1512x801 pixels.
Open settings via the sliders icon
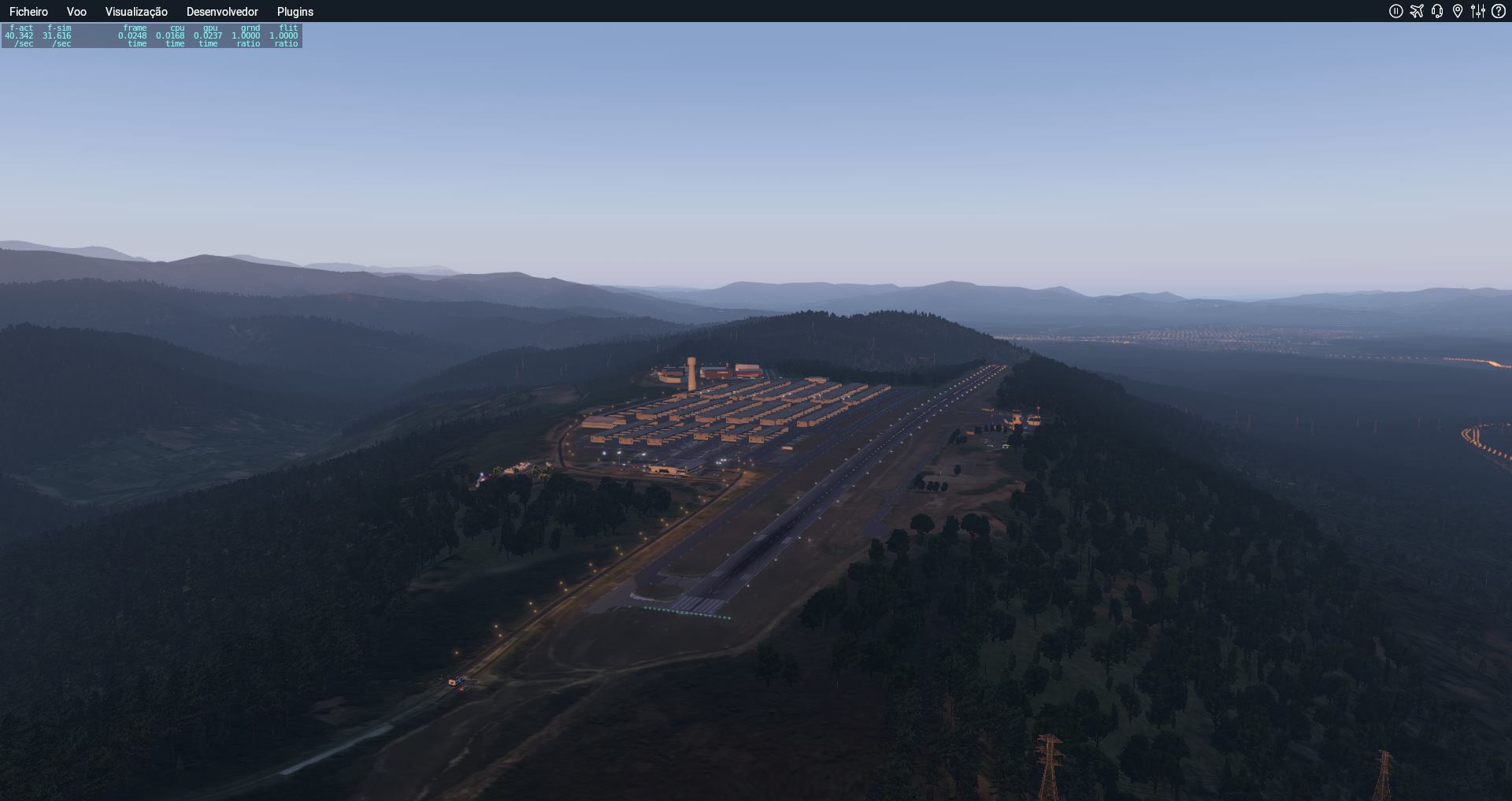(x=1478, y=11)
